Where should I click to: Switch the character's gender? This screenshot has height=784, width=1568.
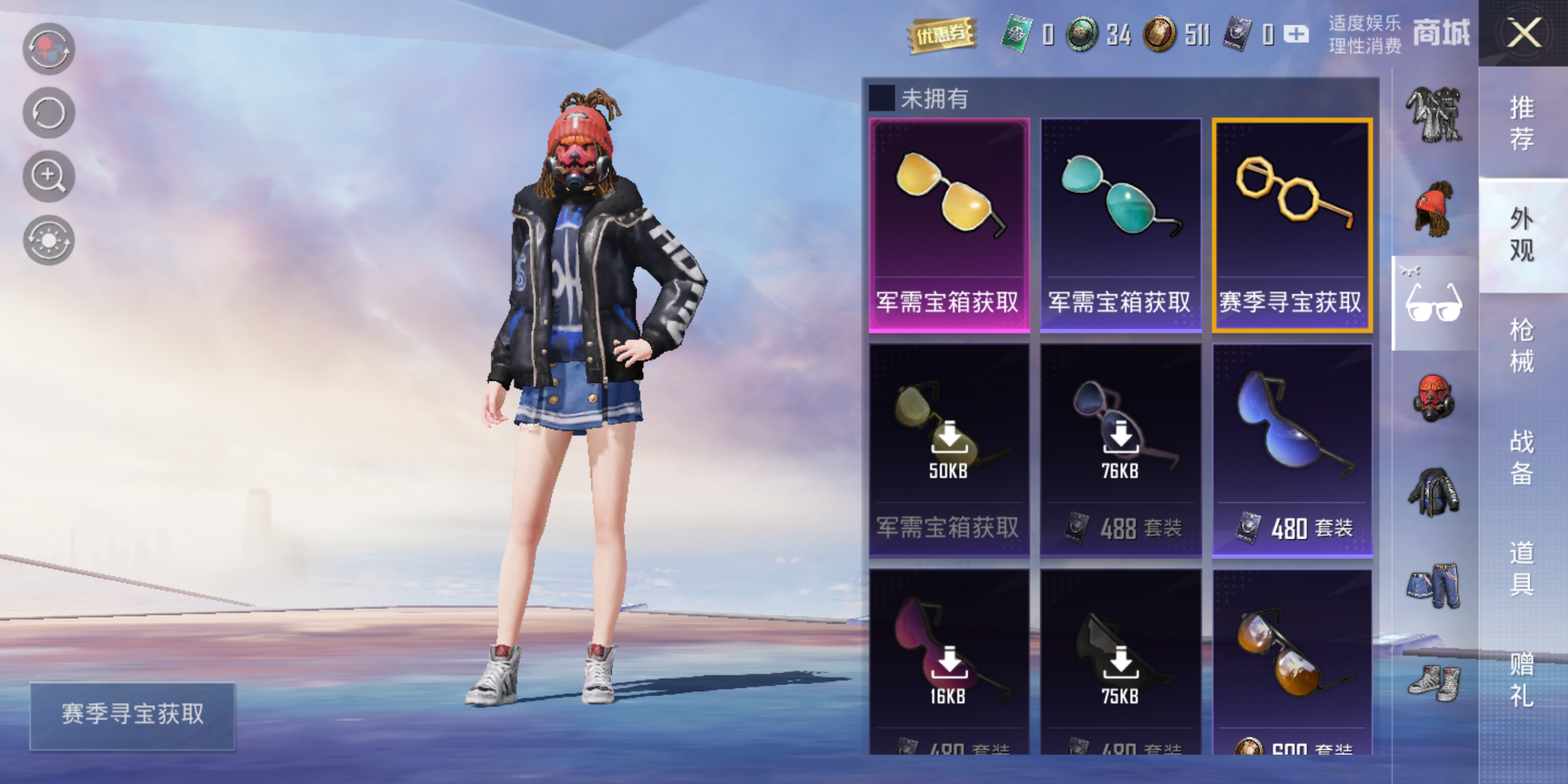[49, 49]
